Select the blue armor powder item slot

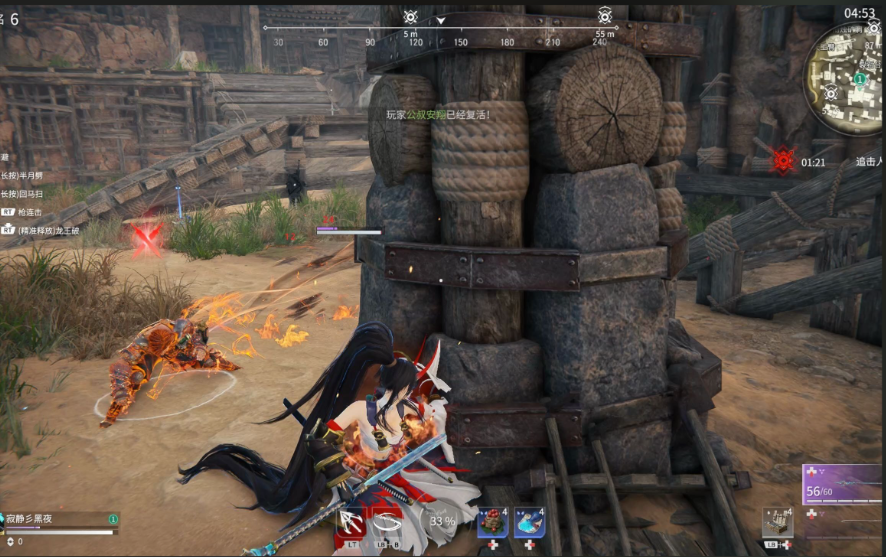coord(529,521)
